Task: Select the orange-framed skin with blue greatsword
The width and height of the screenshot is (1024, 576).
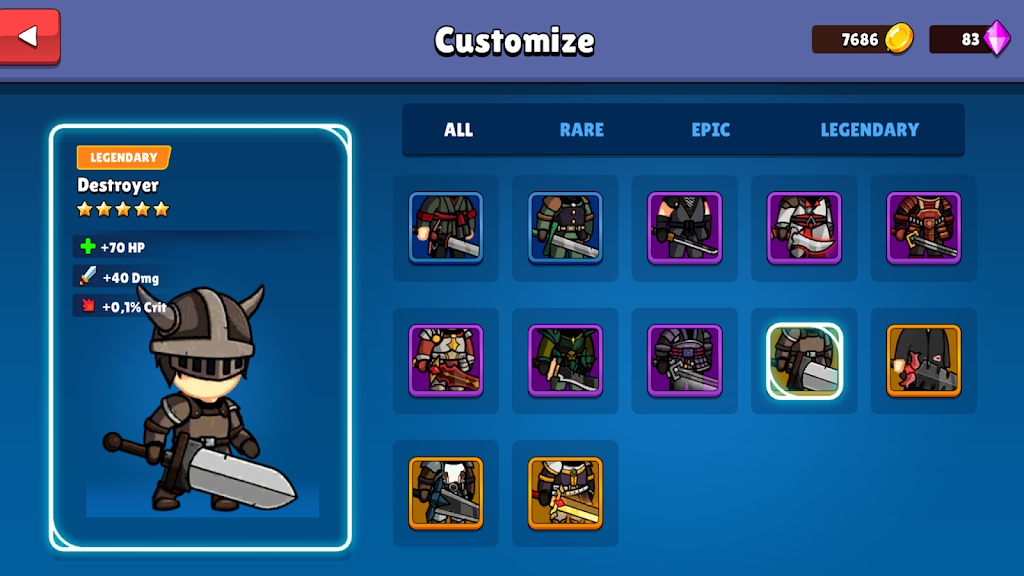Action: pyautogui.click(x=446, y=493)
